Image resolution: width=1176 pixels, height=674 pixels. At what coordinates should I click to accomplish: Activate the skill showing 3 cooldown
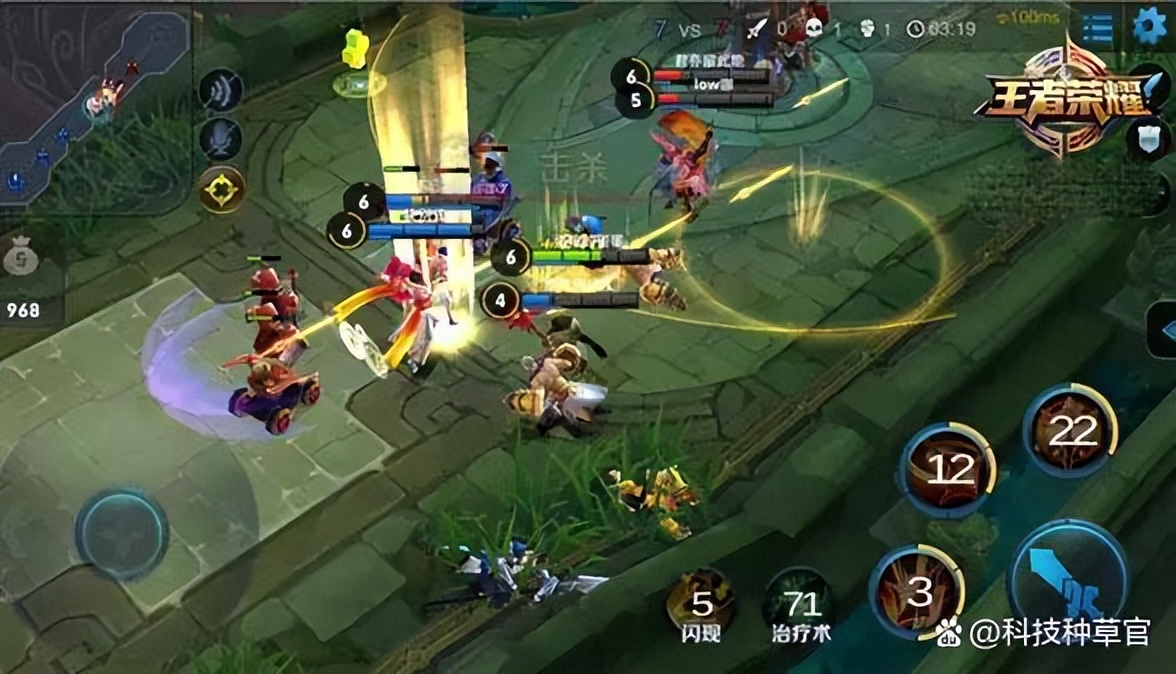[917, 591]
